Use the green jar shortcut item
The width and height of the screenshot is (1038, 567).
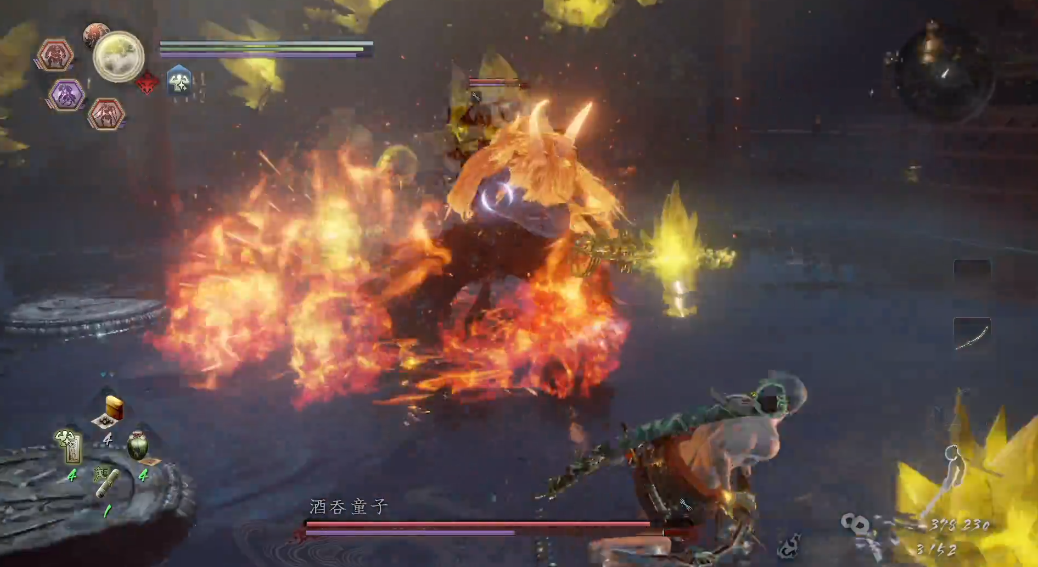pos(138,445)
